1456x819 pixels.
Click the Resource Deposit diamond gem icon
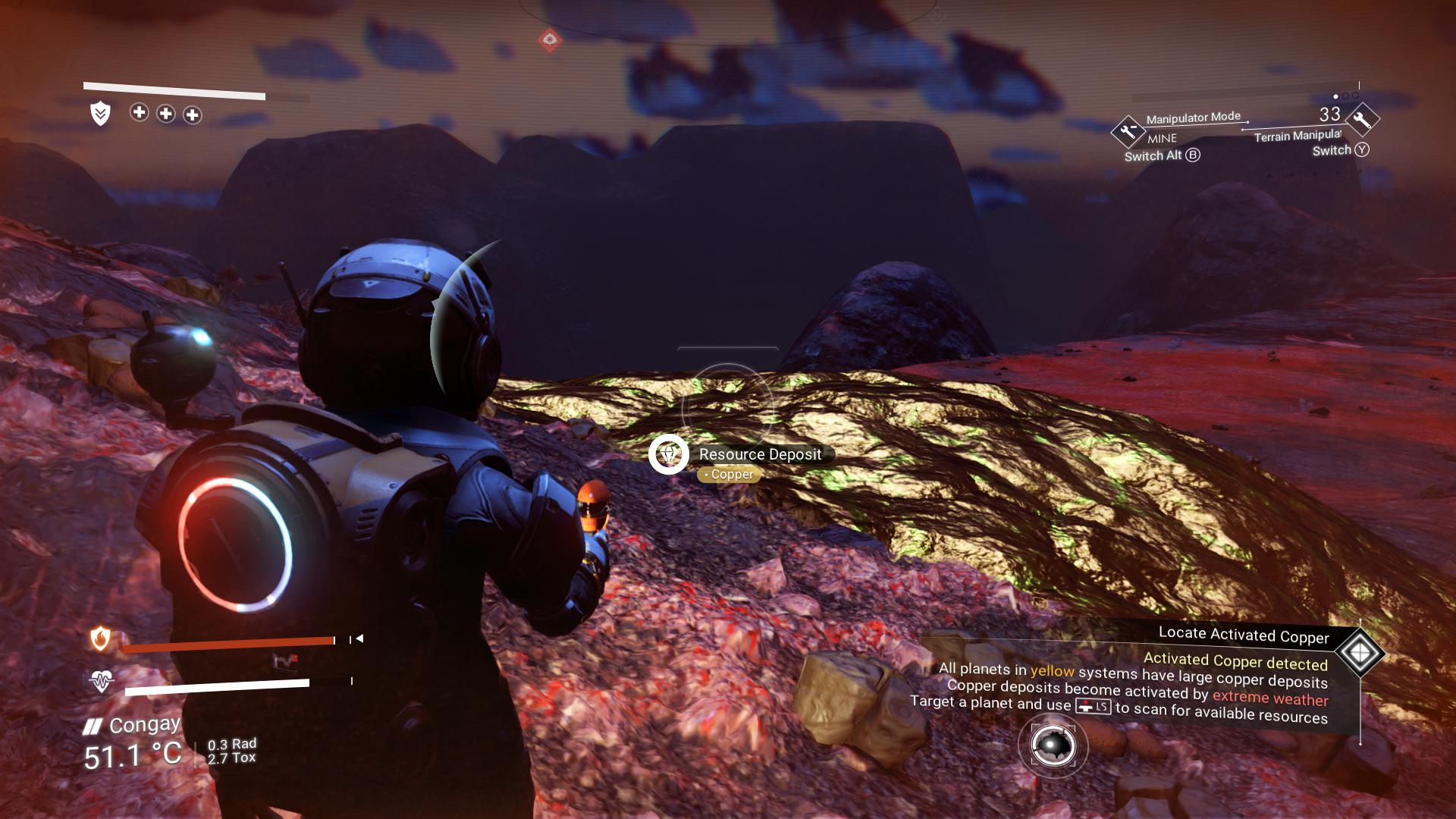click(x=668, y=456)
